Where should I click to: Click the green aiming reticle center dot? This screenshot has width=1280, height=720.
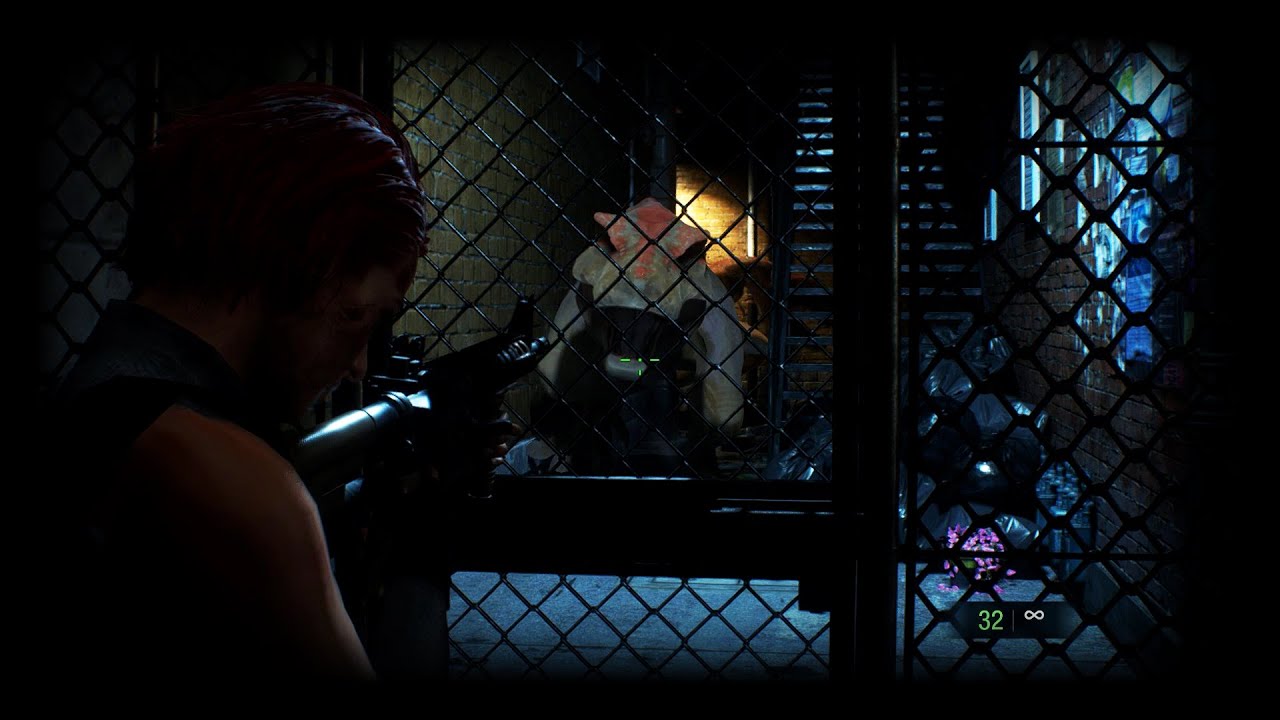pos(640,360)
